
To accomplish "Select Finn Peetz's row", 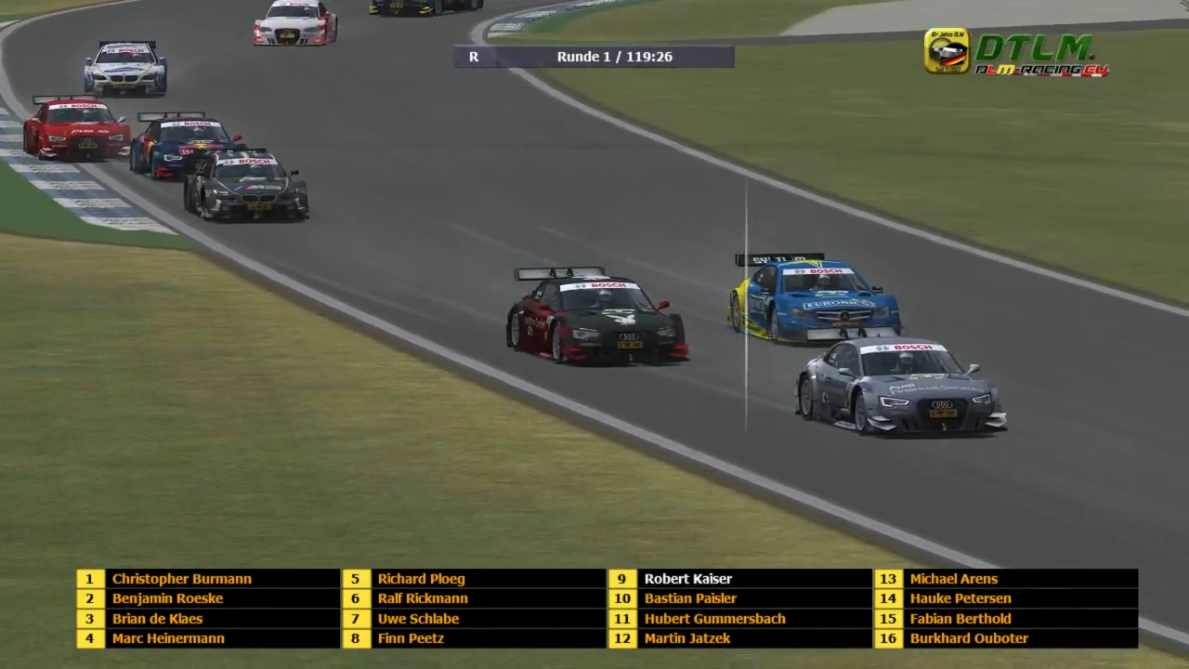I will 410,639.
